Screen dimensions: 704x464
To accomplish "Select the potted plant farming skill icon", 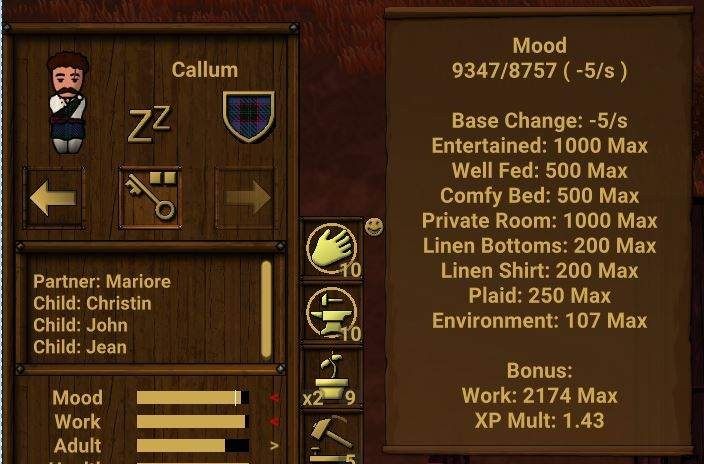I will [331, 376].
